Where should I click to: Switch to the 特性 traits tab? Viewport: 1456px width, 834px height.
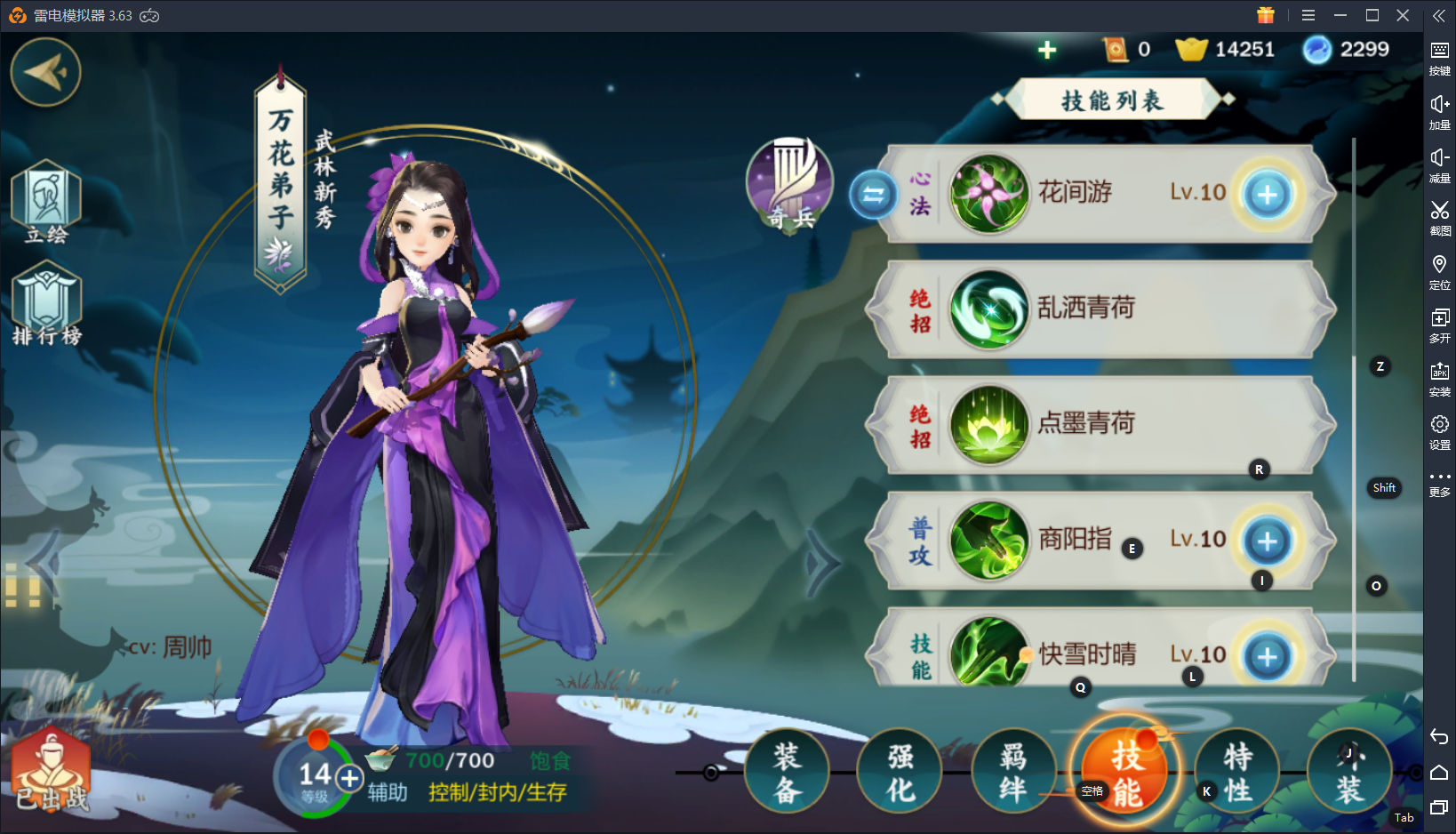[x=1237, y=773]
